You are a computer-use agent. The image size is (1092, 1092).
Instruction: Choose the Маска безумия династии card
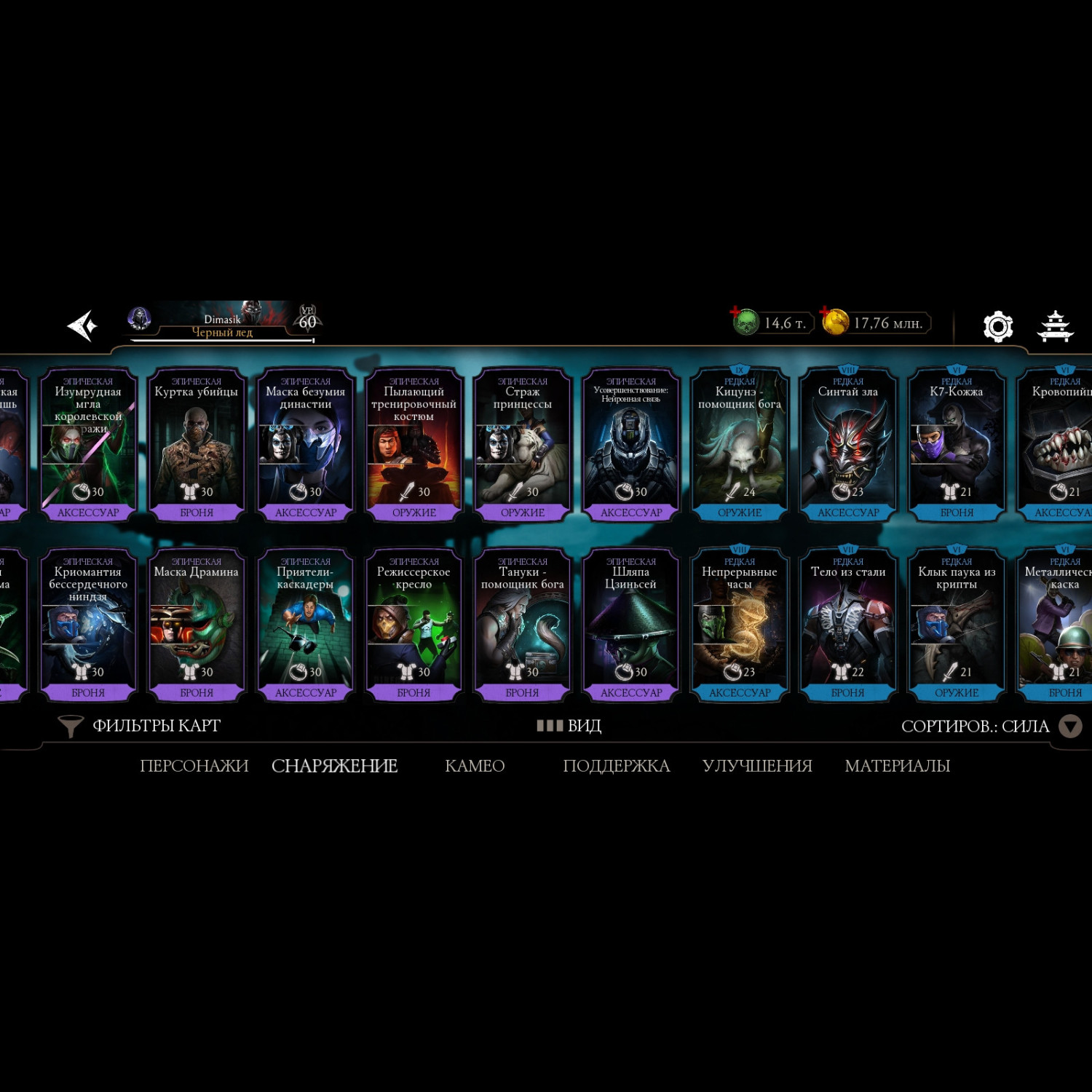(305, 444)
